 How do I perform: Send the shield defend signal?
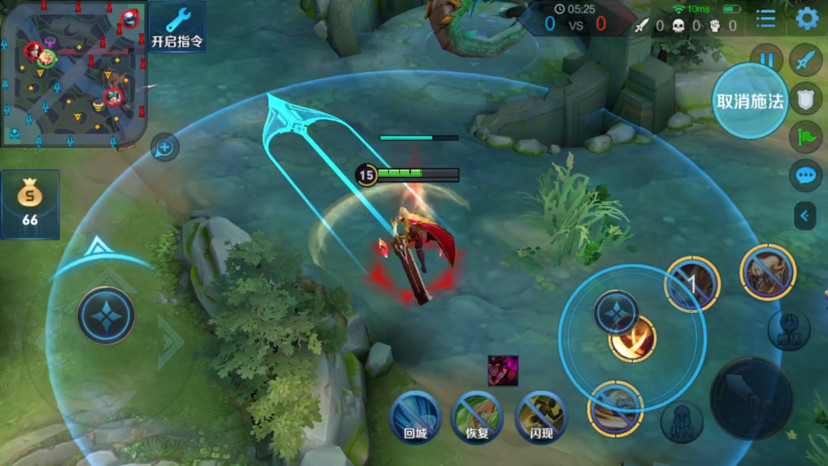(805, 98)
